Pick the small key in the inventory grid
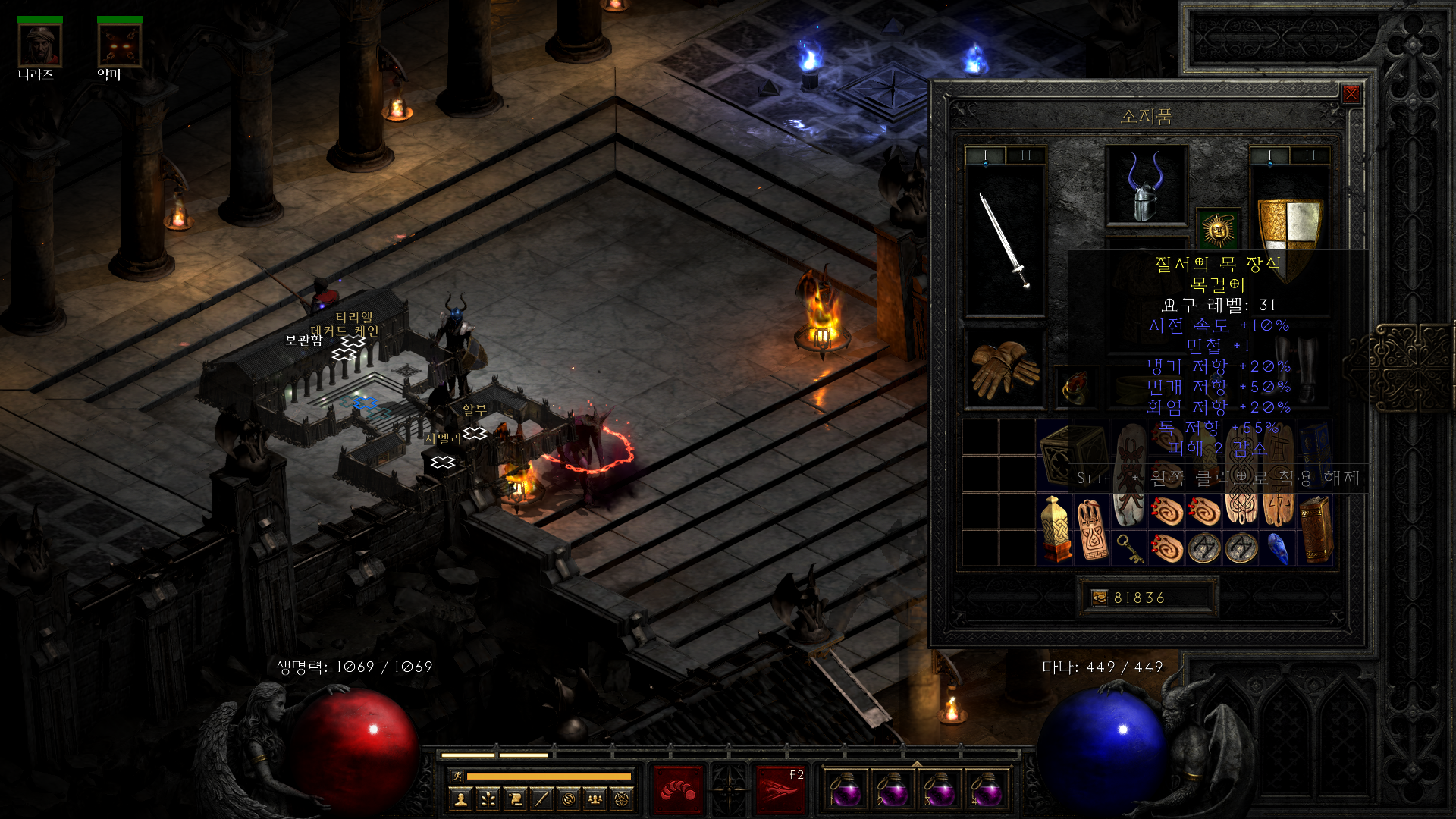 (1129, 548)
